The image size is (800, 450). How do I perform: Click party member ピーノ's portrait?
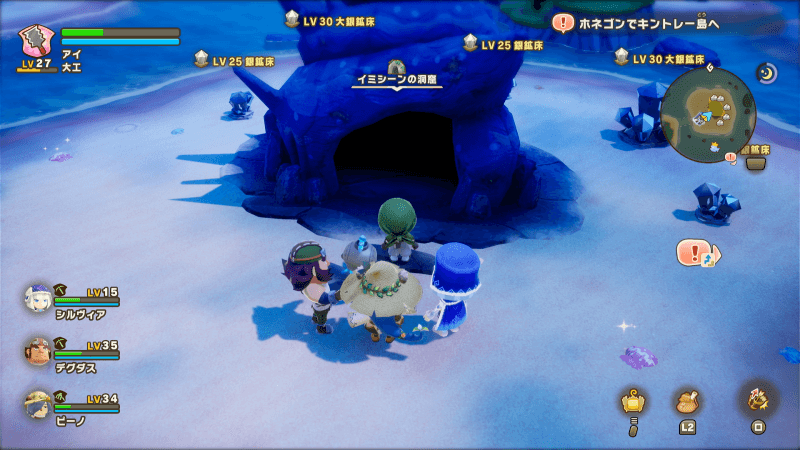[38, 403]
